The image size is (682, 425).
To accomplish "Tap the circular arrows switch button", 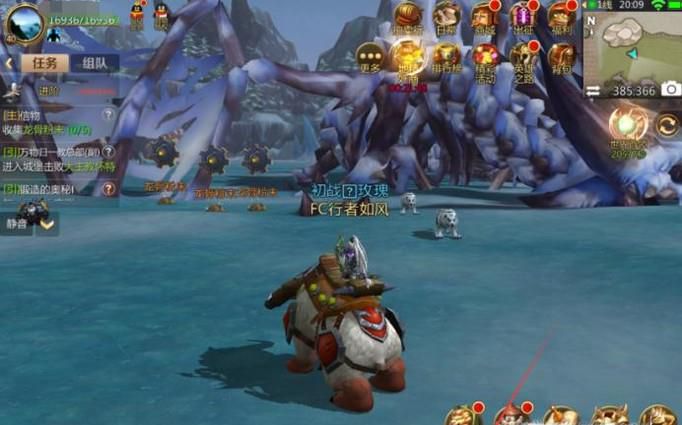I will [666, 127].
